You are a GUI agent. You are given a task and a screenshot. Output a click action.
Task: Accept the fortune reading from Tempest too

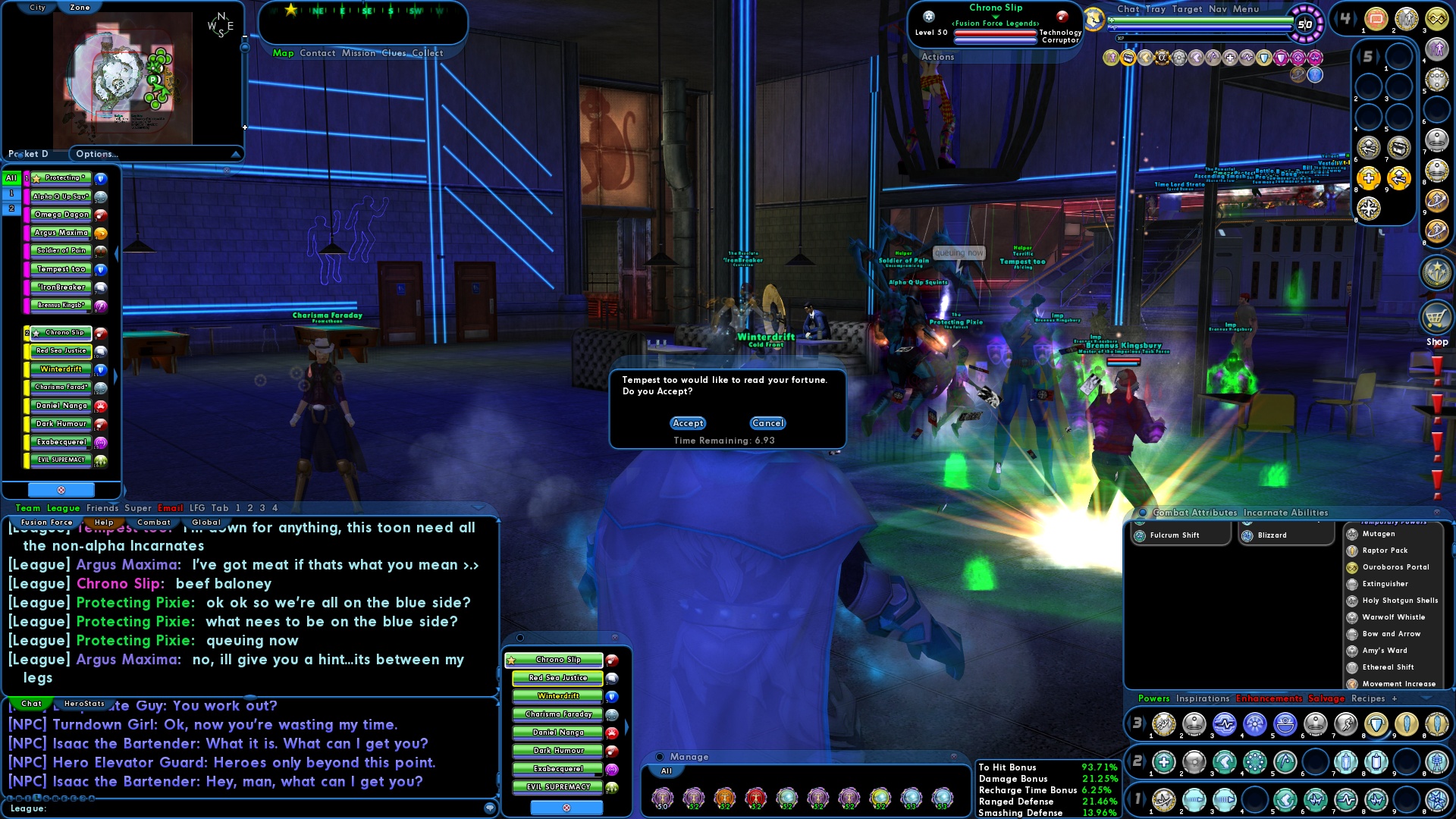coord(687,423)
